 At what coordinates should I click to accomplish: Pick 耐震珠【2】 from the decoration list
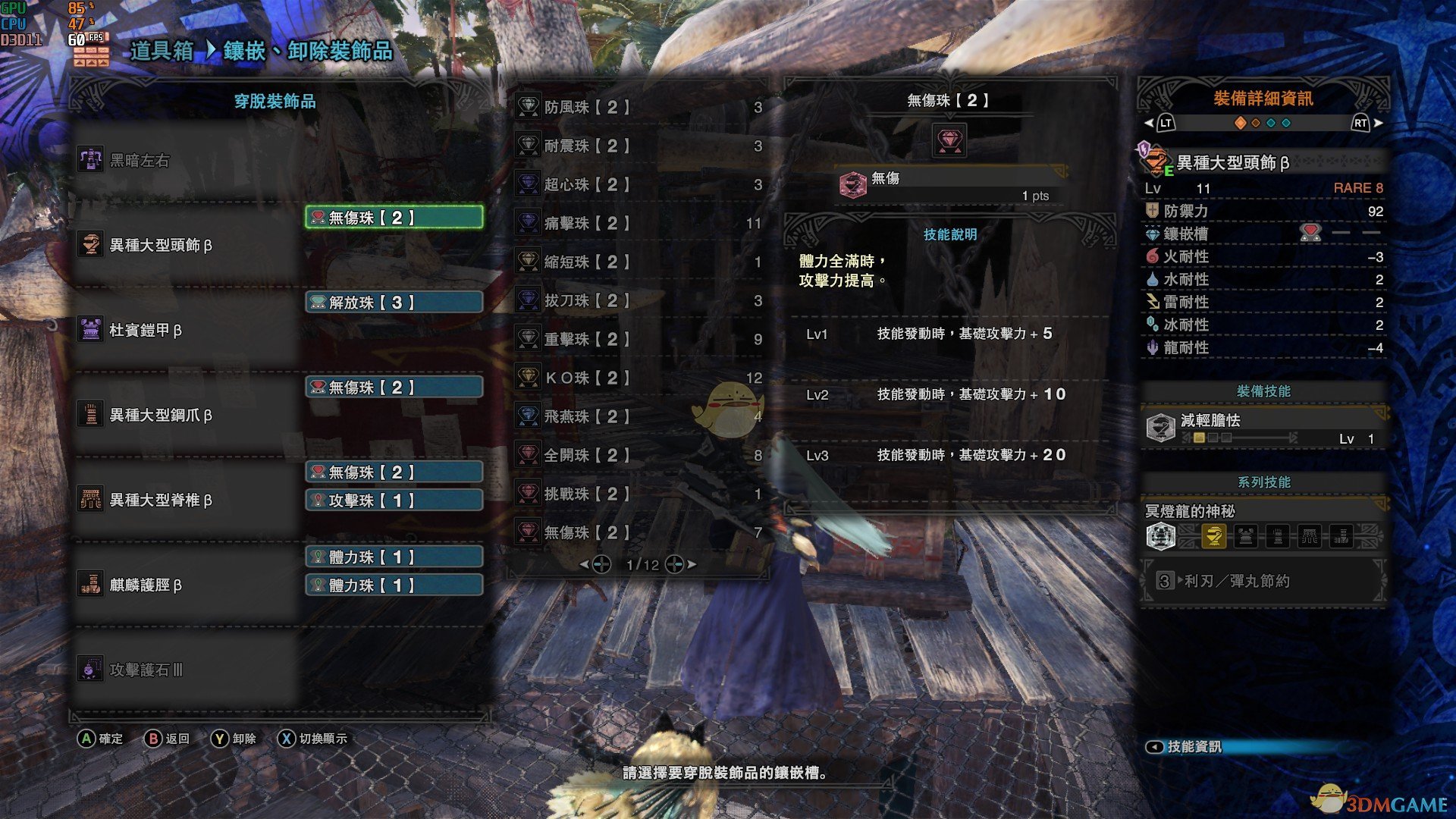pyautogui.click(x=637, y=146)
